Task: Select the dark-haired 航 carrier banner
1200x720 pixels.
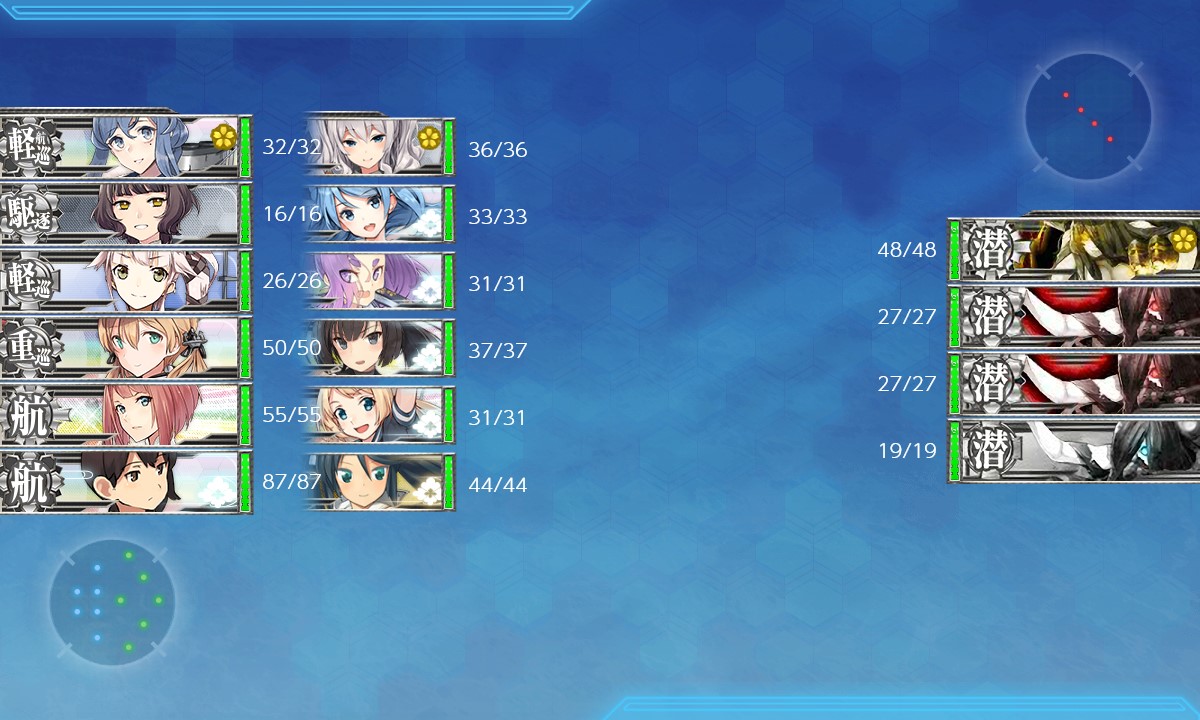Action: (x=125, y=482)
